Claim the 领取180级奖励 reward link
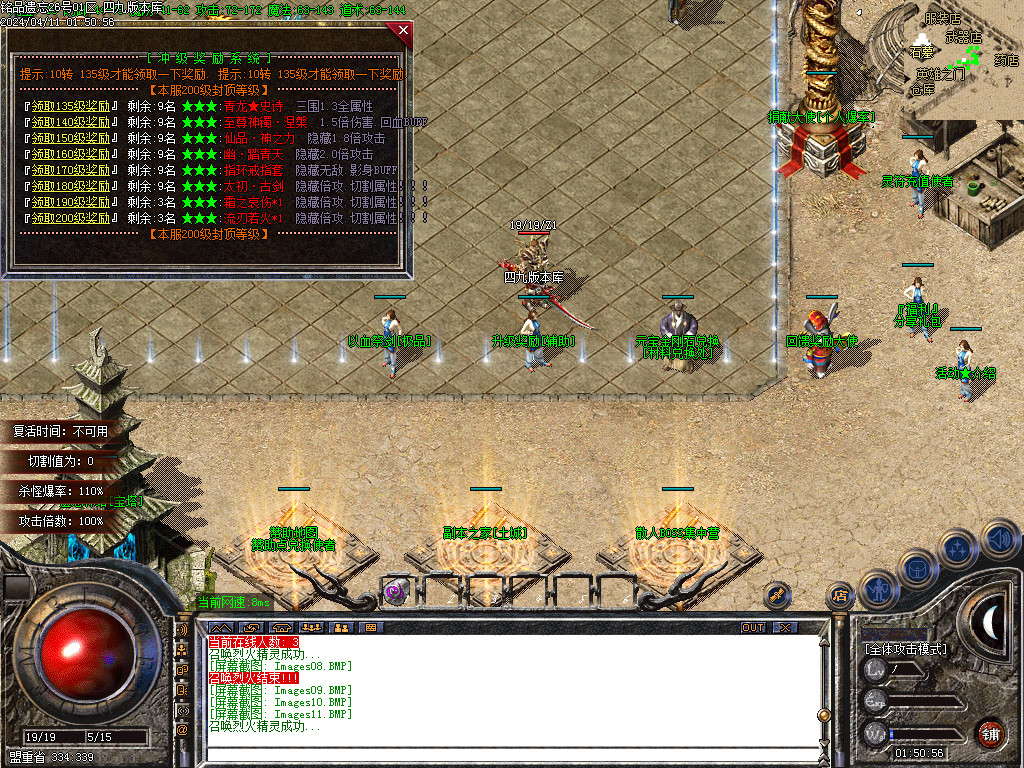This screenshot has width=1024, height=768. (71, 186)
